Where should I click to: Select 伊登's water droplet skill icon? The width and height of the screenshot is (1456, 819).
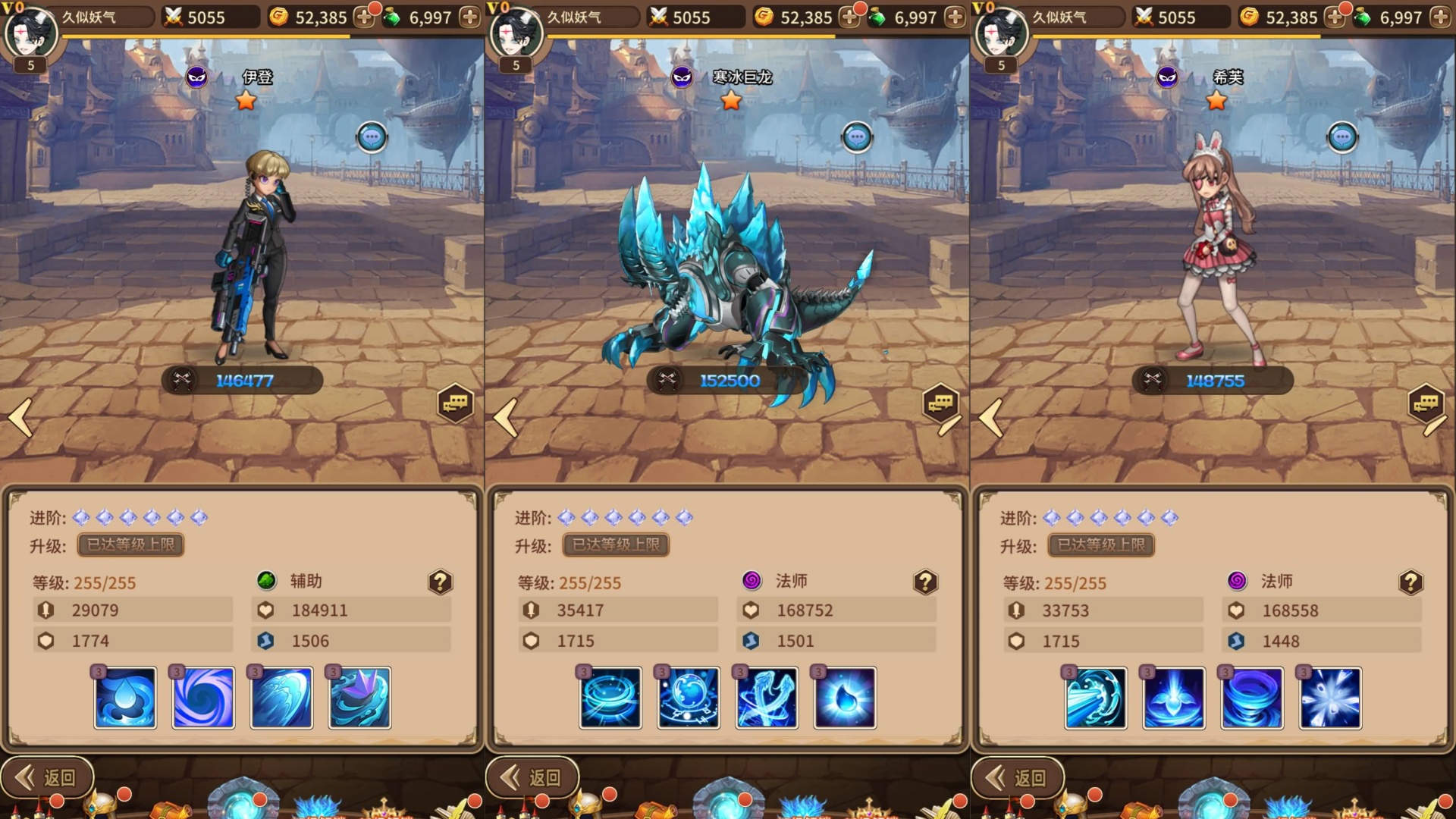125,698
